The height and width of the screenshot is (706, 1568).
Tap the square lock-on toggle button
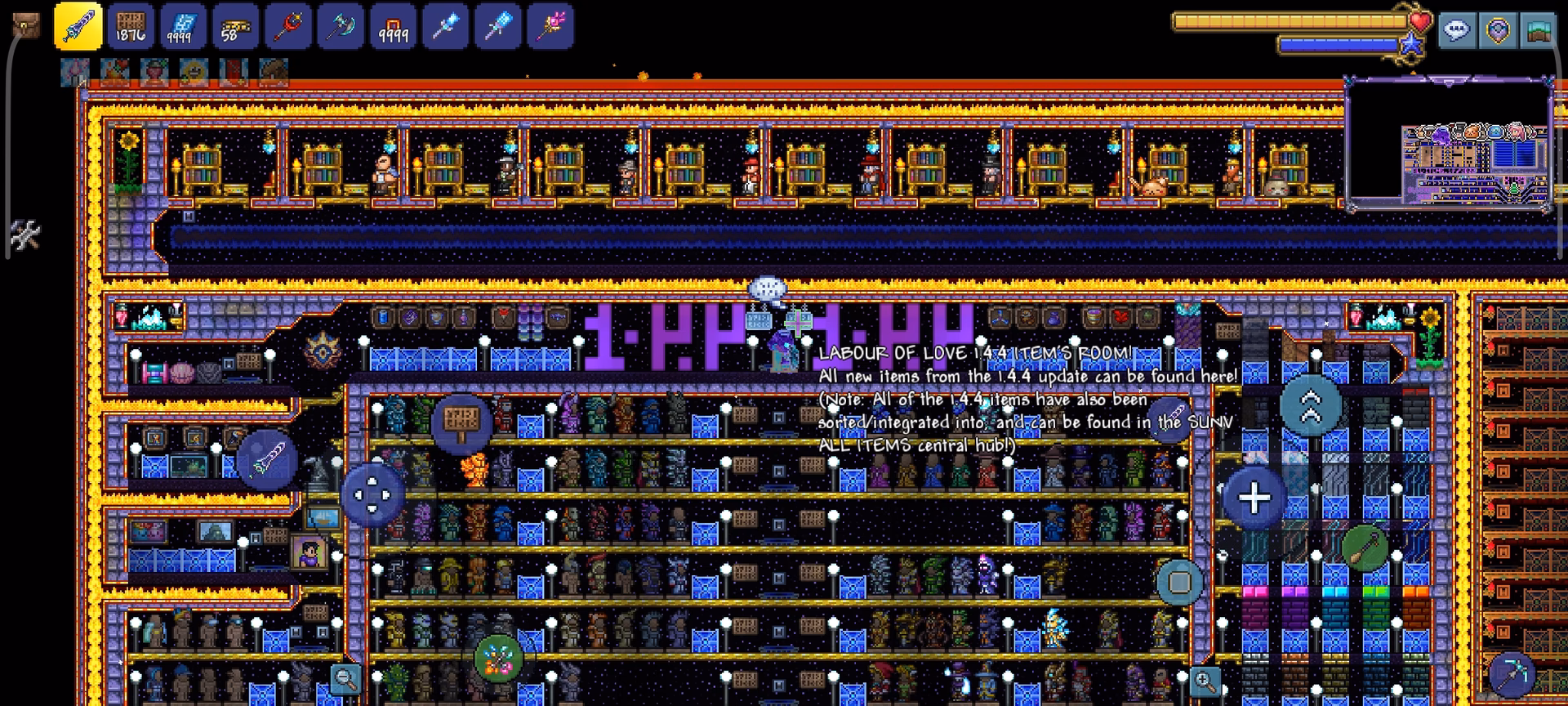pyautogui.click(x=1178, y=582)
